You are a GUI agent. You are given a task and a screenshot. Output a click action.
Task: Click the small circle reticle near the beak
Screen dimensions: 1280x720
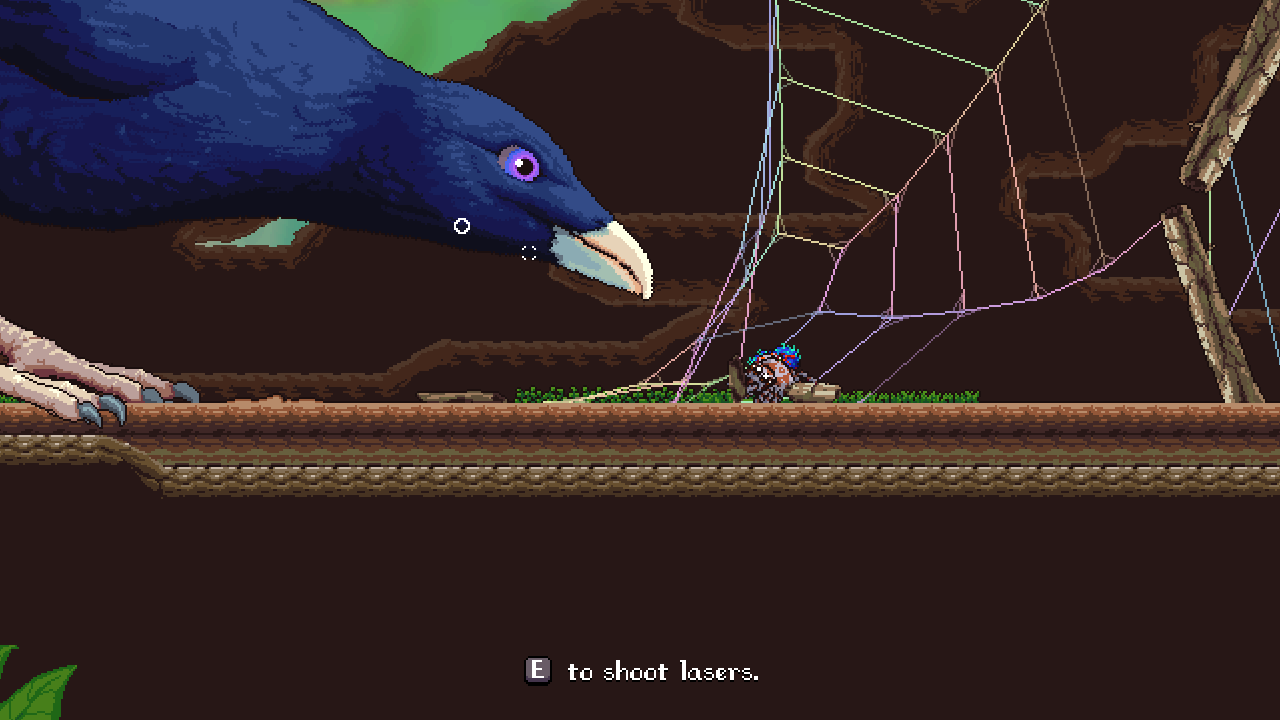click(x=461, y=225)
